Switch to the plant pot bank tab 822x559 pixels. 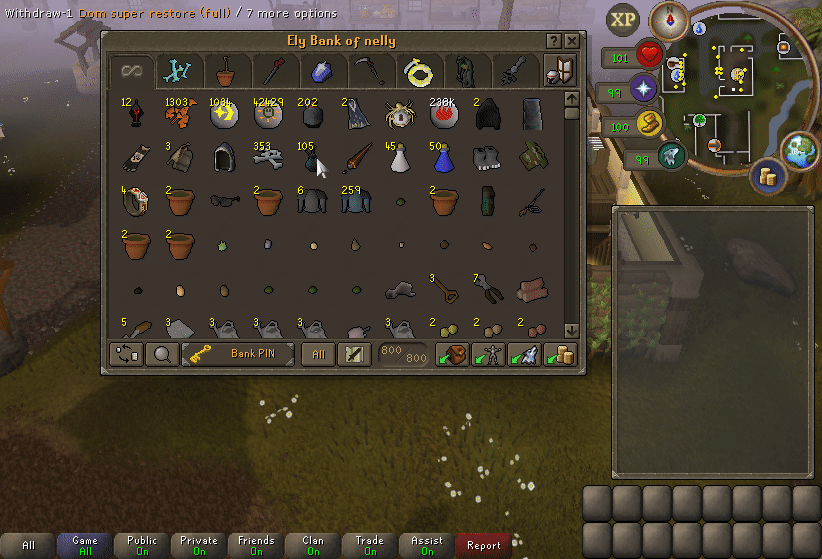point(226,71)
